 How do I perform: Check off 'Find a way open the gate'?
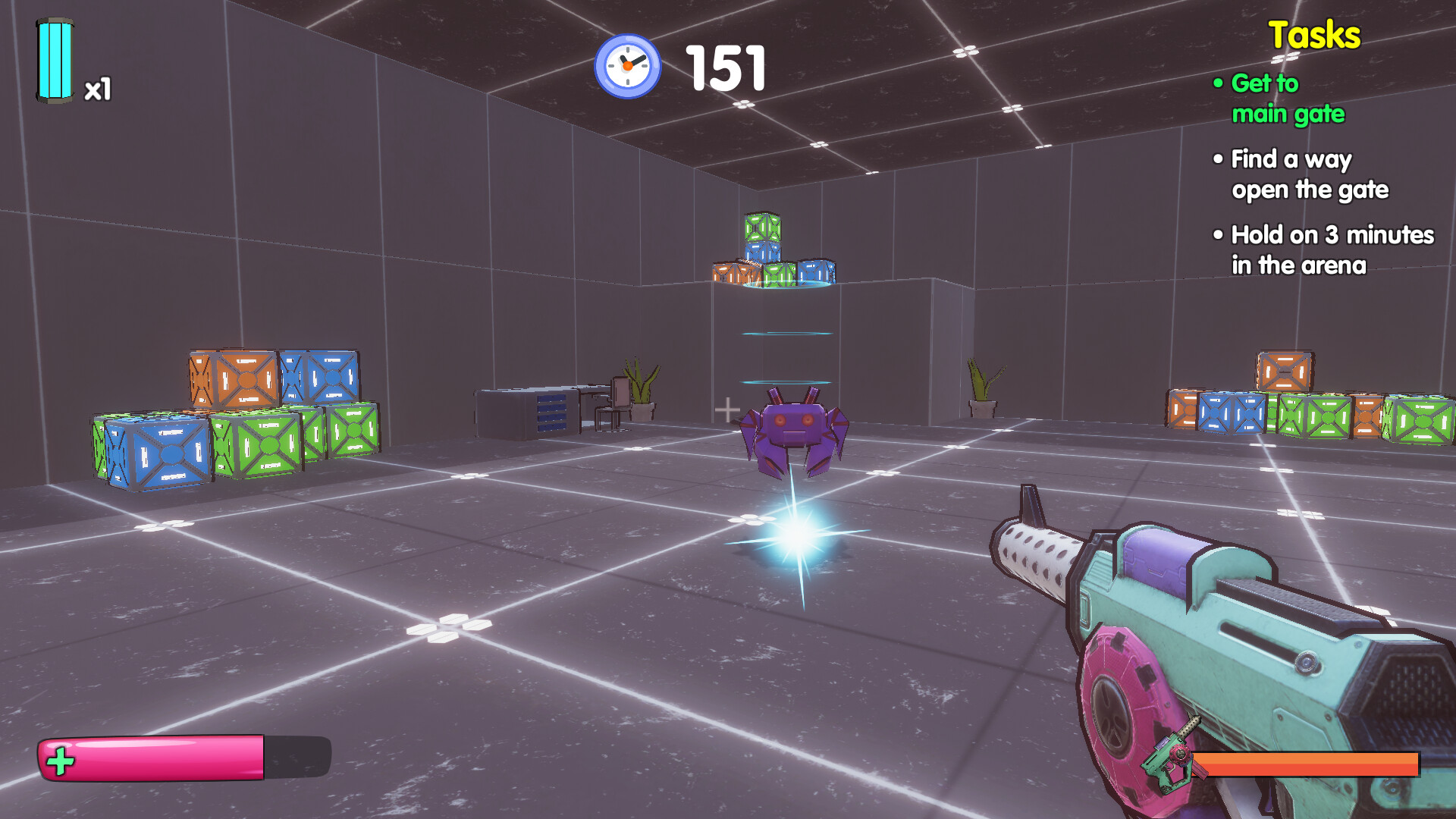(x=1310, y=174)
